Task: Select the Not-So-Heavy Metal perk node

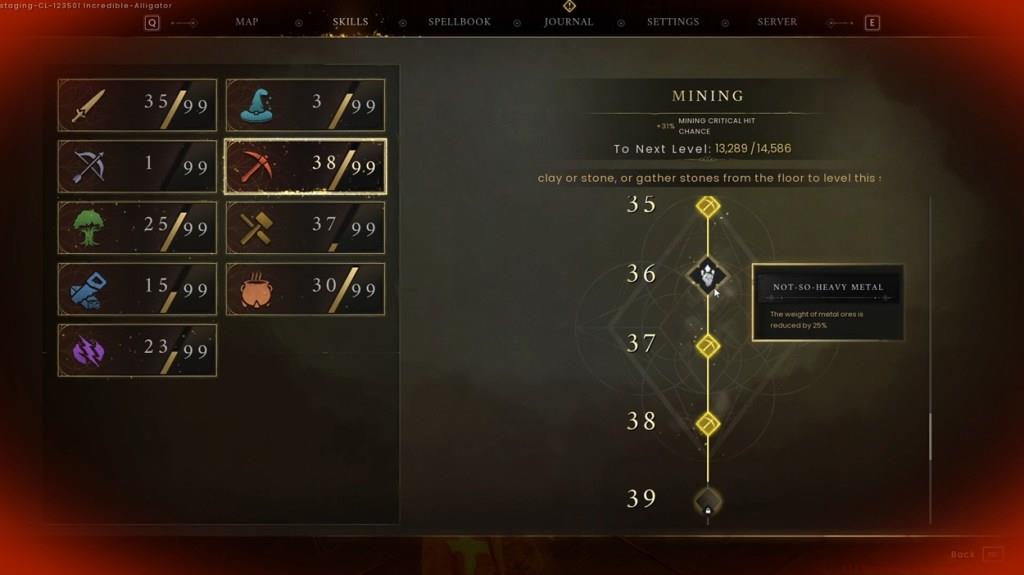Action: pos(708,274)
